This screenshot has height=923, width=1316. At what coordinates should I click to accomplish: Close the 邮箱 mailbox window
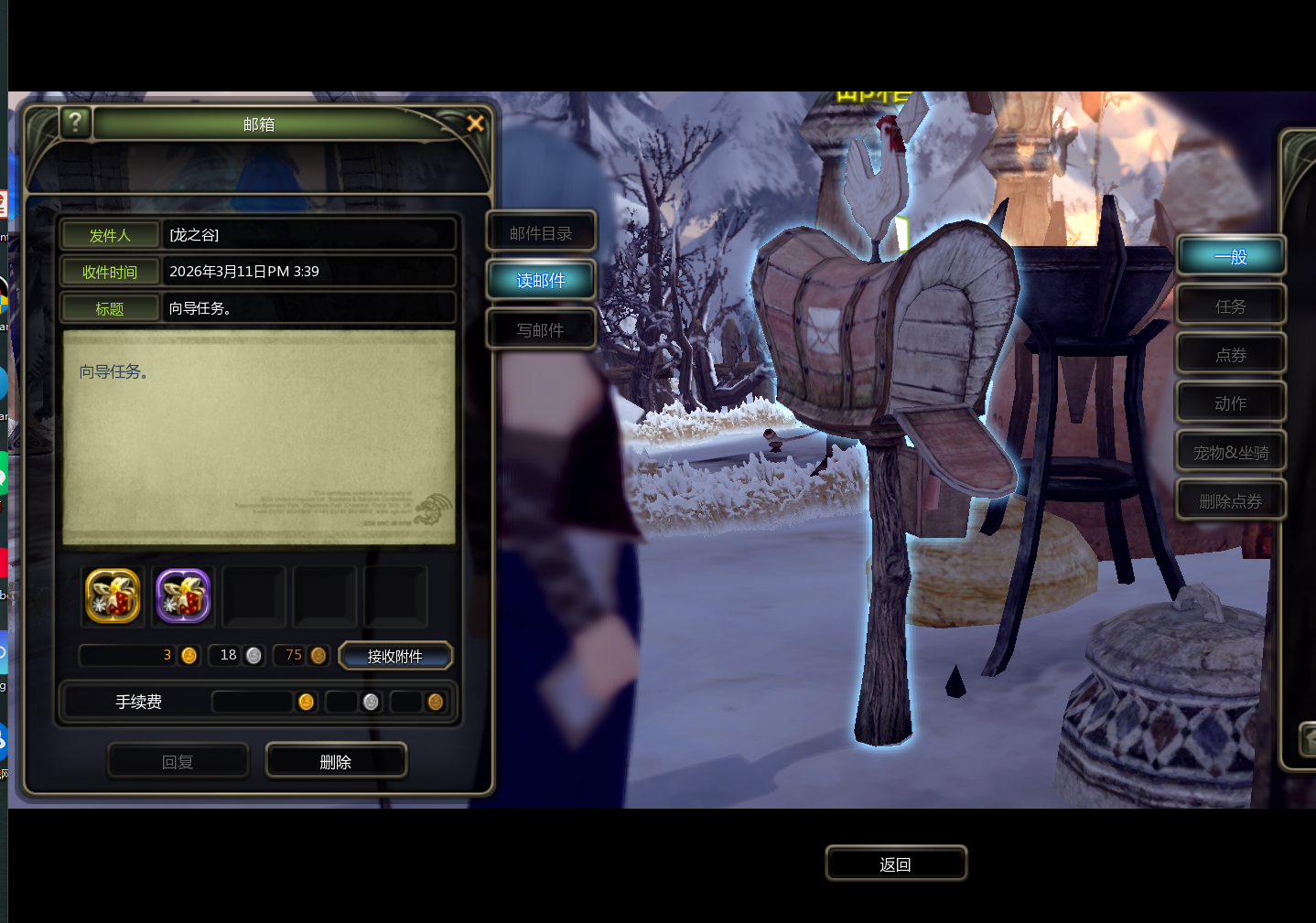point(475,123)
